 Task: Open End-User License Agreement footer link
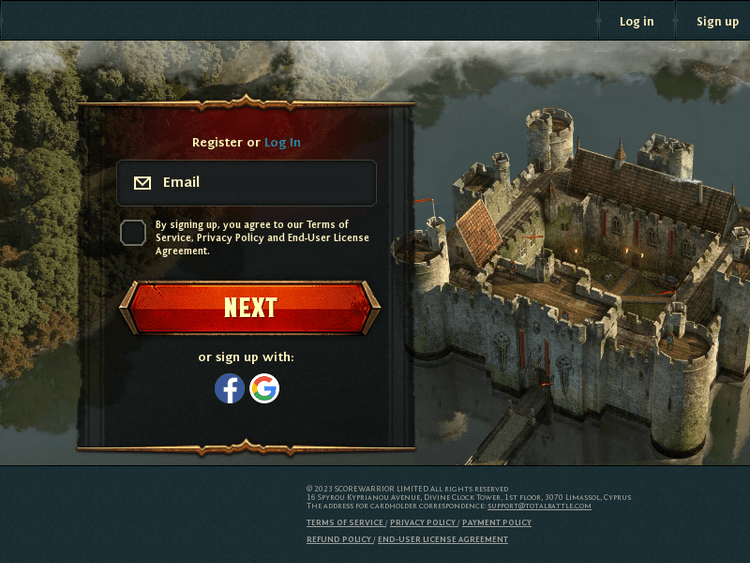tap(443, 540)
